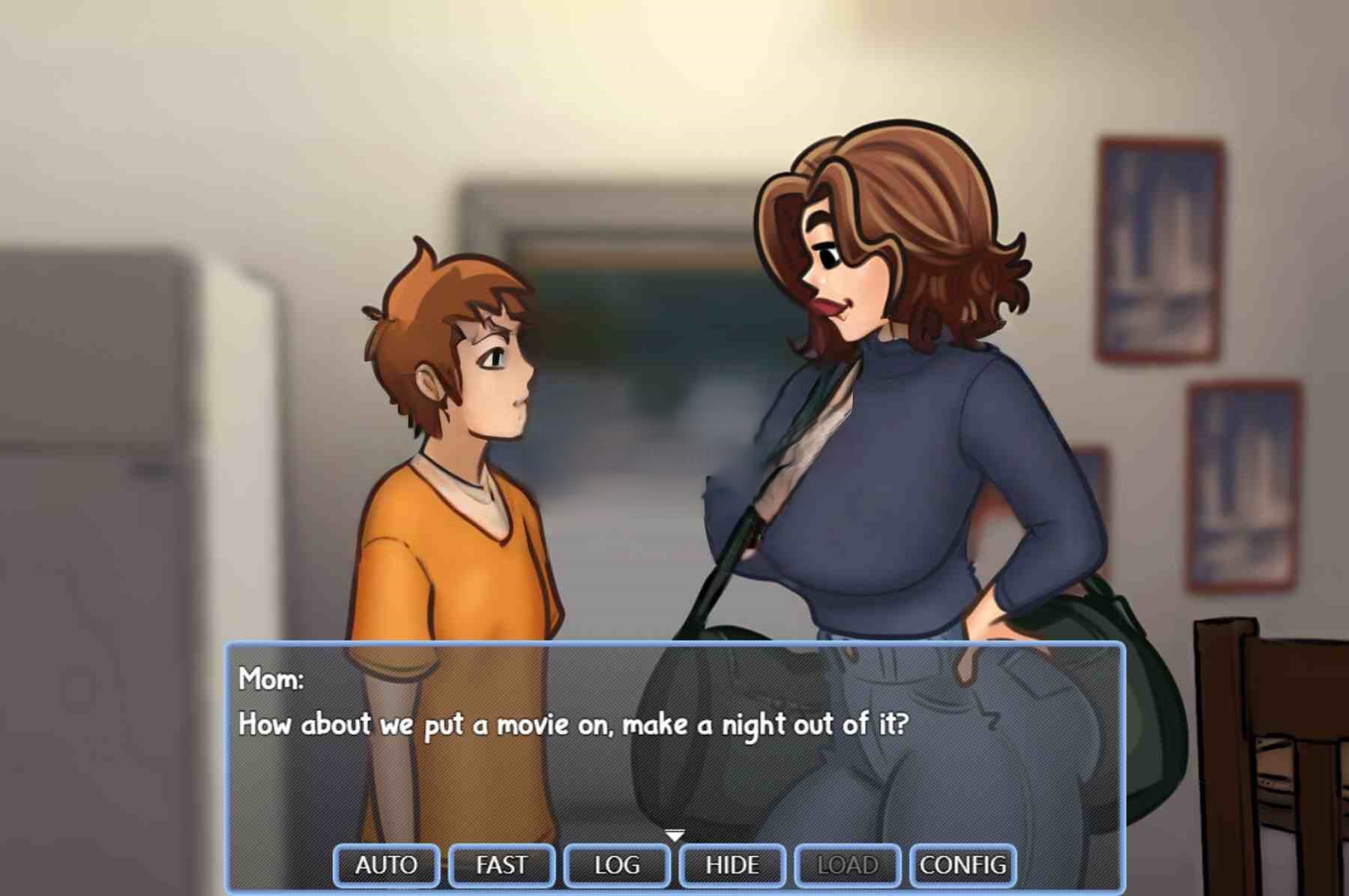
Task: Activate the FAST skip button
Action: [x=501, y=865]
